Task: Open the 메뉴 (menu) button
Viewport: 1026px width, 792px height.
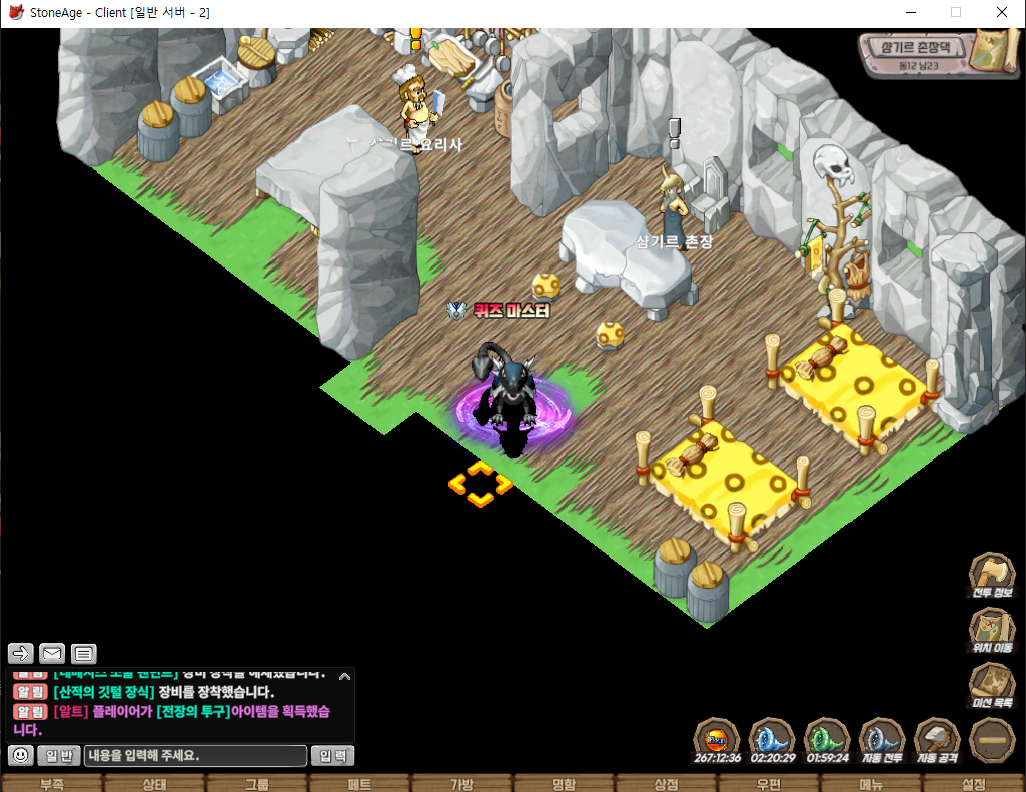Action: [871, 784]
